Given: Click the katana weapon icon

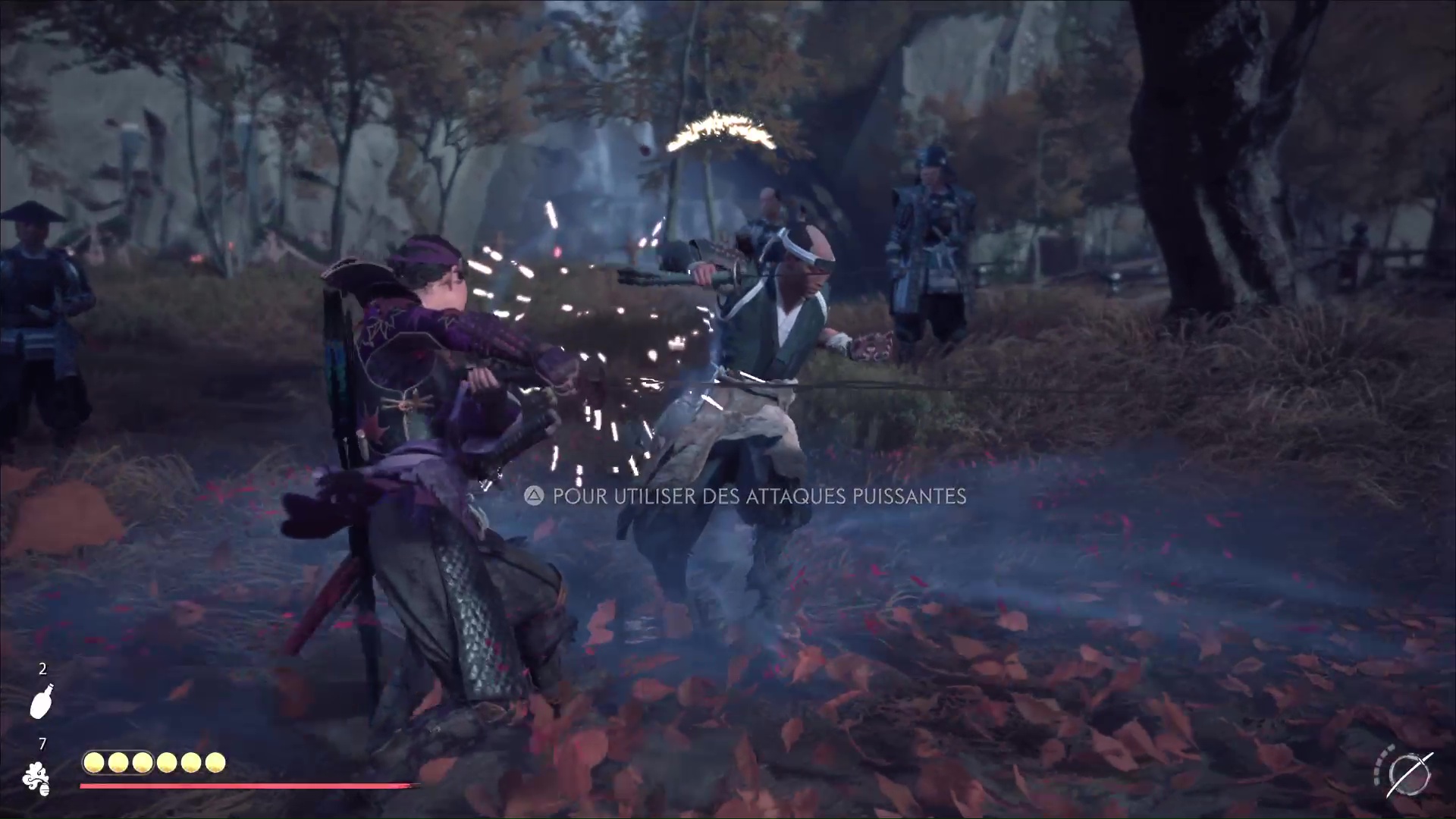Looking at the screenshot, I should coord(1409,775).
